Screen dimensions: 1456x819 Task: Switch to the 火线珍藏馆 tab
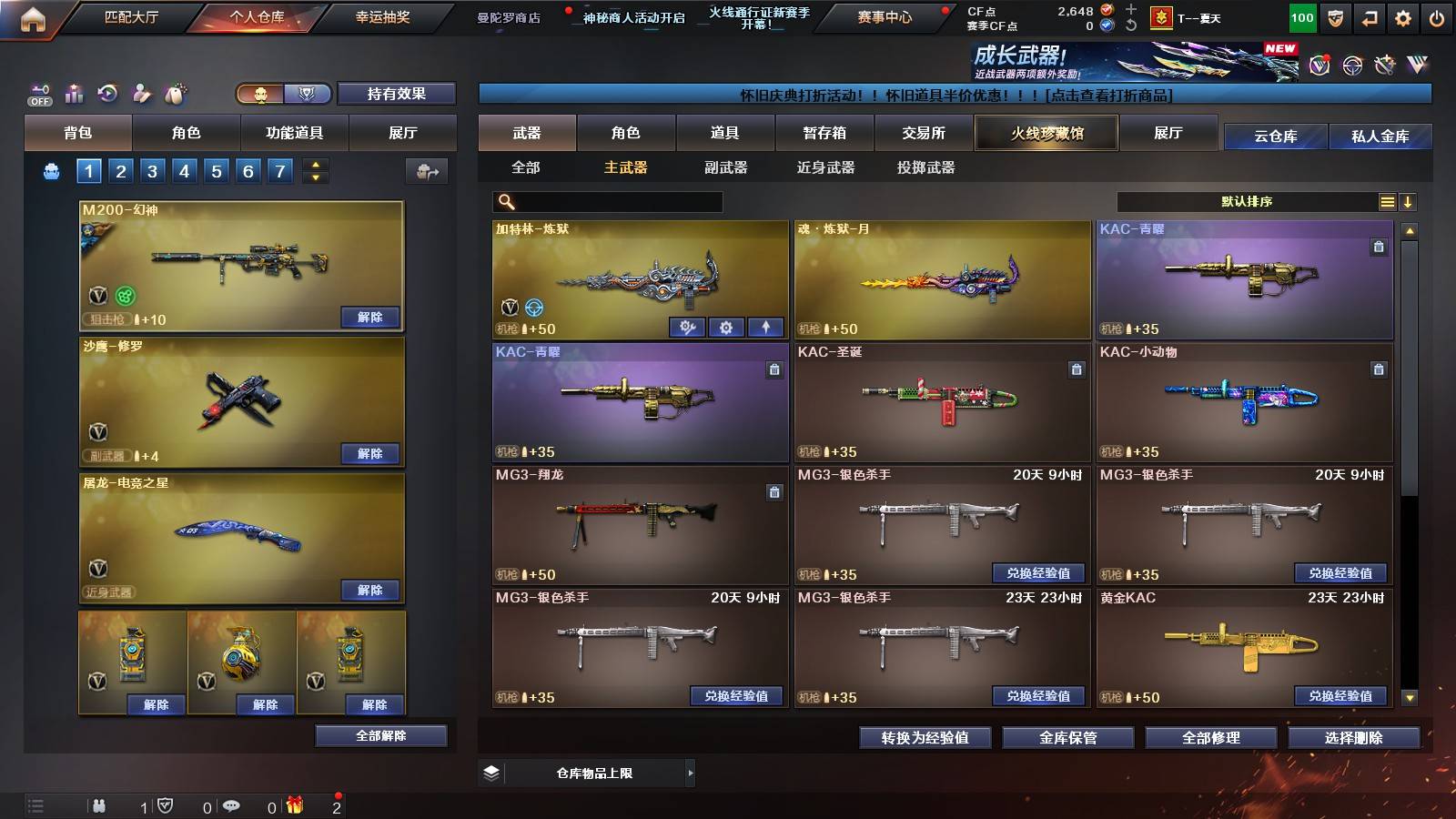pyautogui.click(x=1046, y=133)
